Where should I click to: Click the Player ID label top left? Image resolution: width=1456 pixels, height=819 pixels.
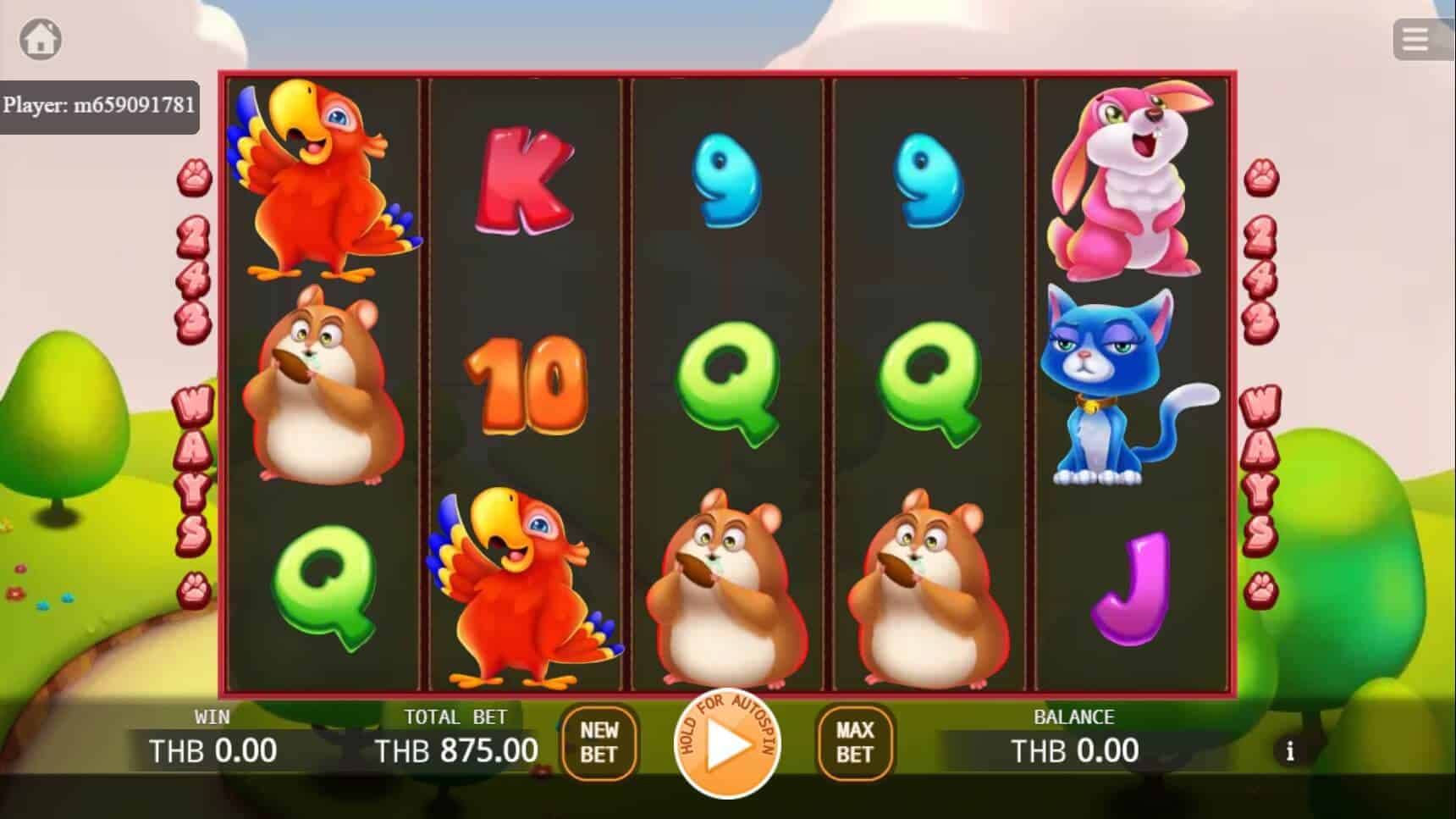pos(102,106)
